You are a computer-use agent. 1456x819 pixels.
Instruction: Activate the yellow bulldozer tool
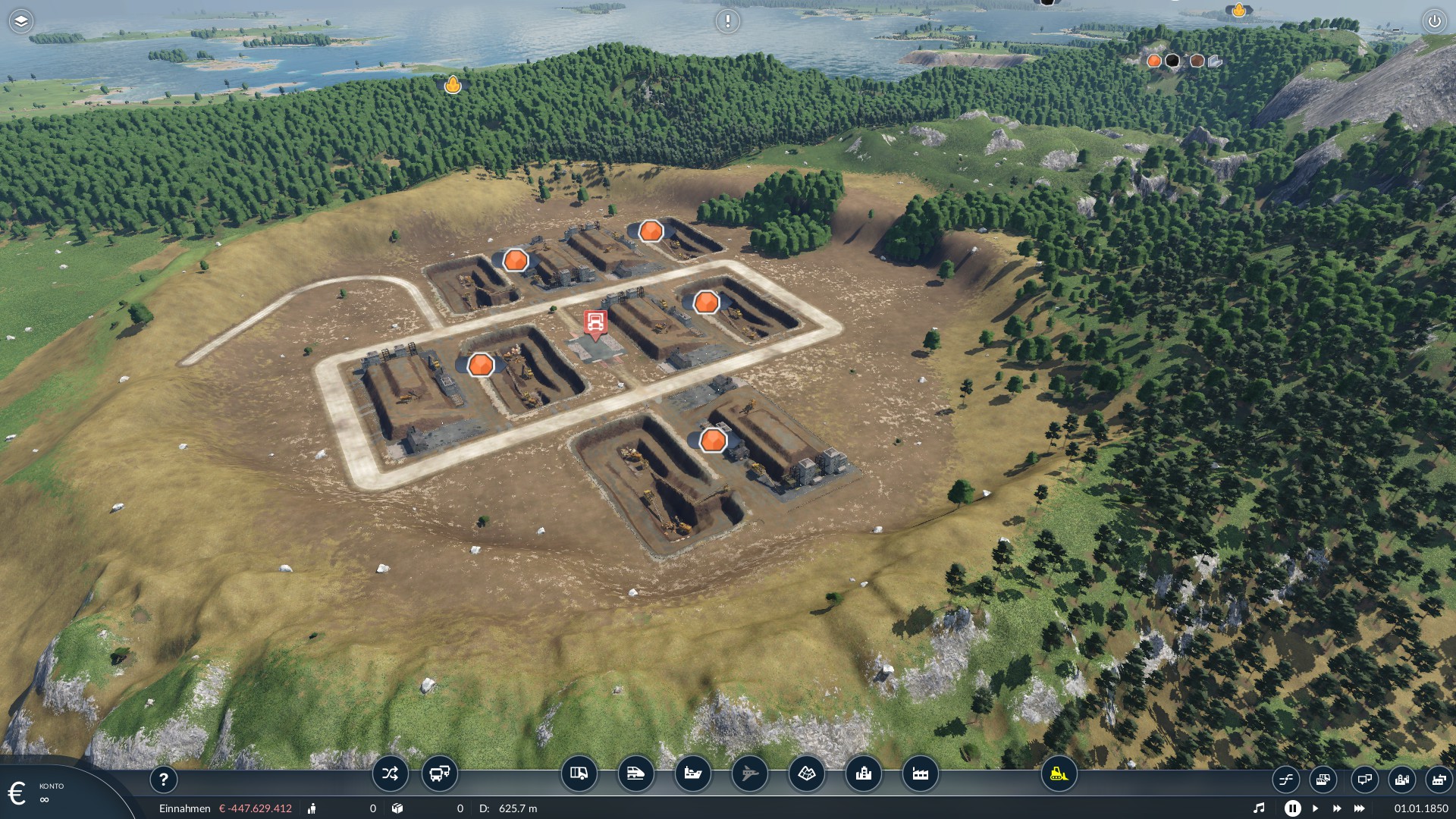[x=1059, y=773]
